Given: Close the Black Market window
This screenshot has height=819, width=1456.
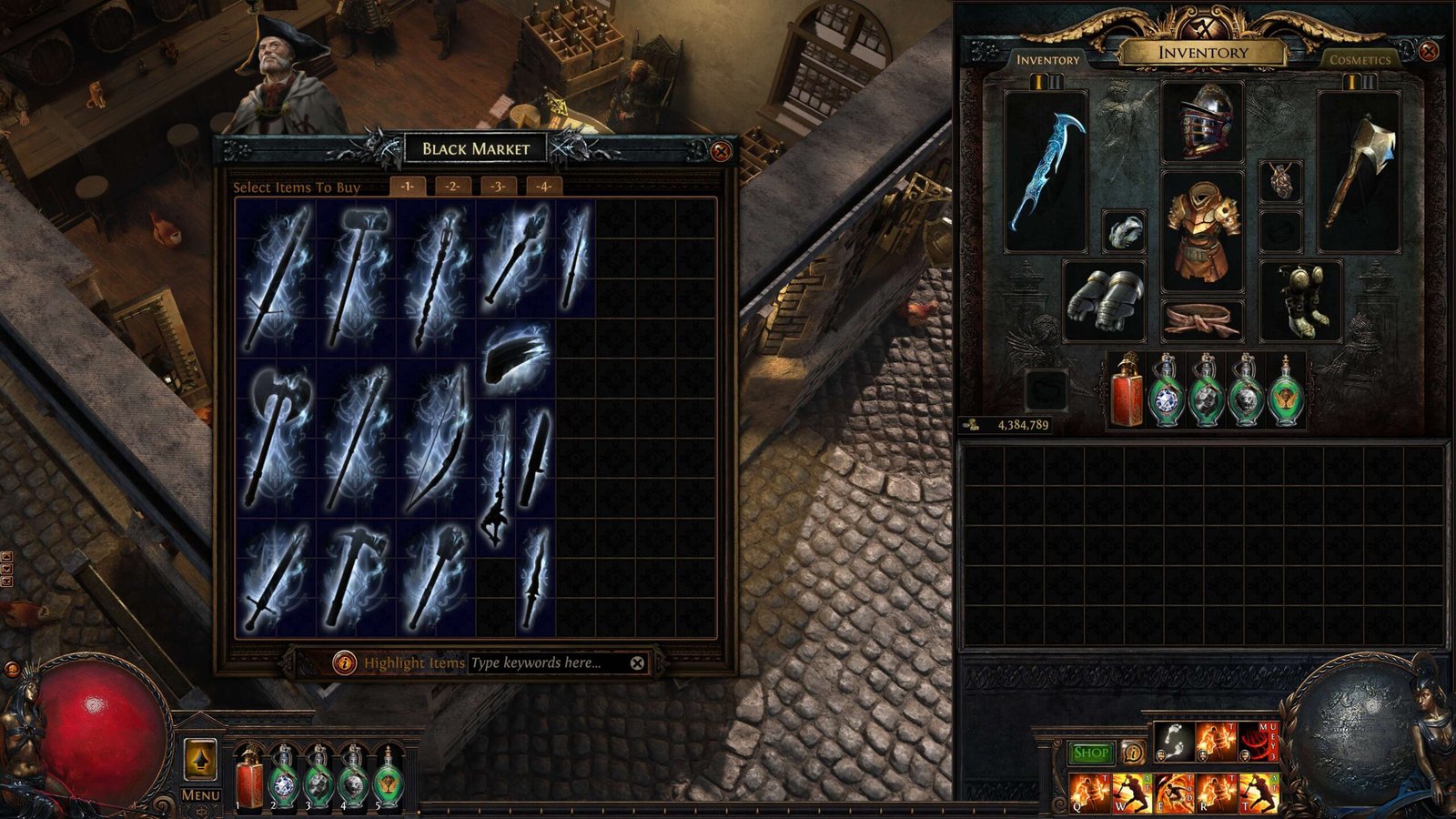Looking at the screenshot, I should coord(721,151).
